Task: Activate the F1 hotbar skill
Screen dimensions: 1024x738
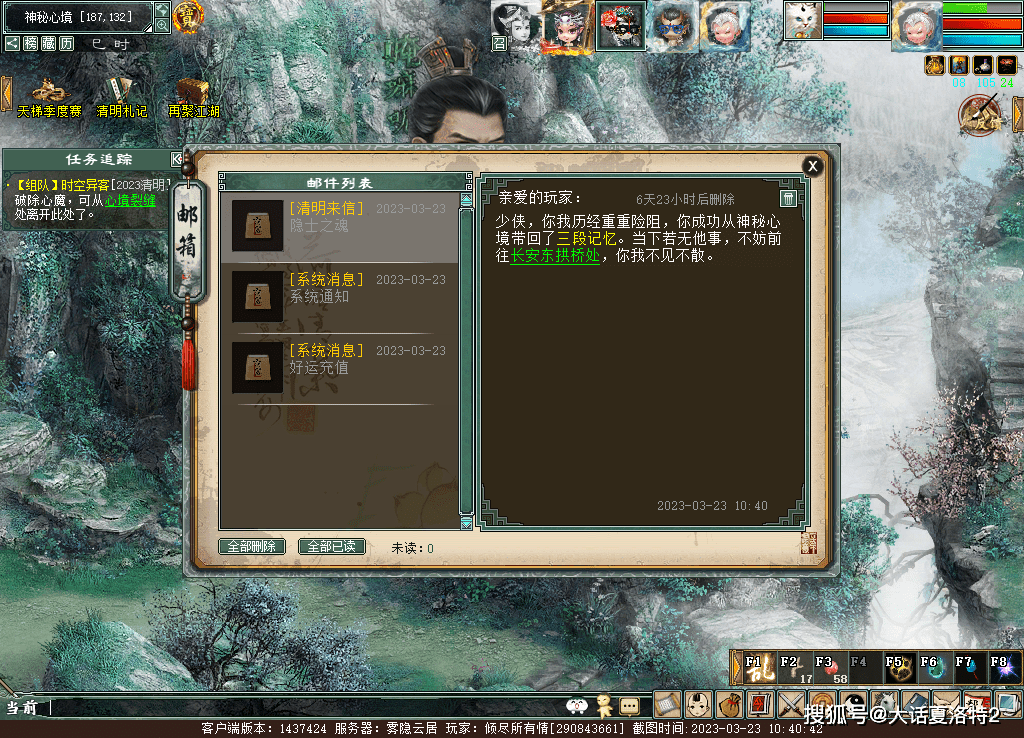Action: click(x=757, y=668)
